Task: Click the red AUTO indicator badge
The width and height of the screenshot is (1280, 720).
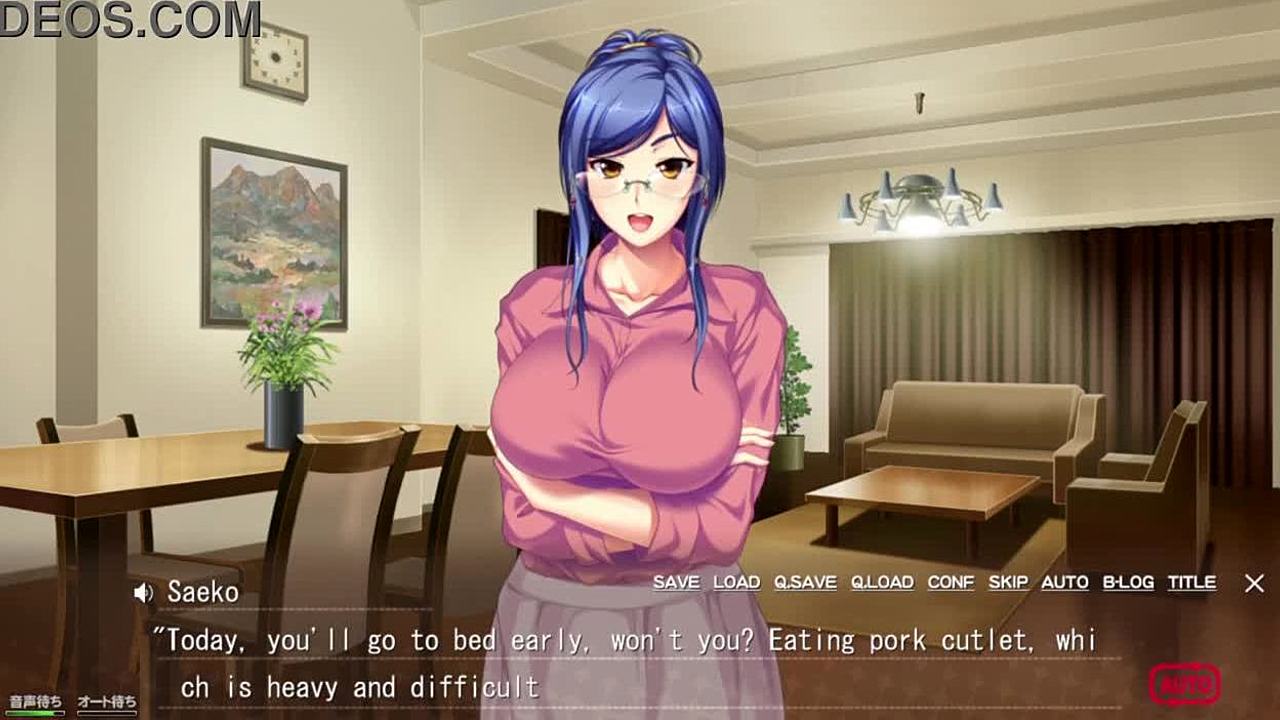Action: click(1184, 686)
